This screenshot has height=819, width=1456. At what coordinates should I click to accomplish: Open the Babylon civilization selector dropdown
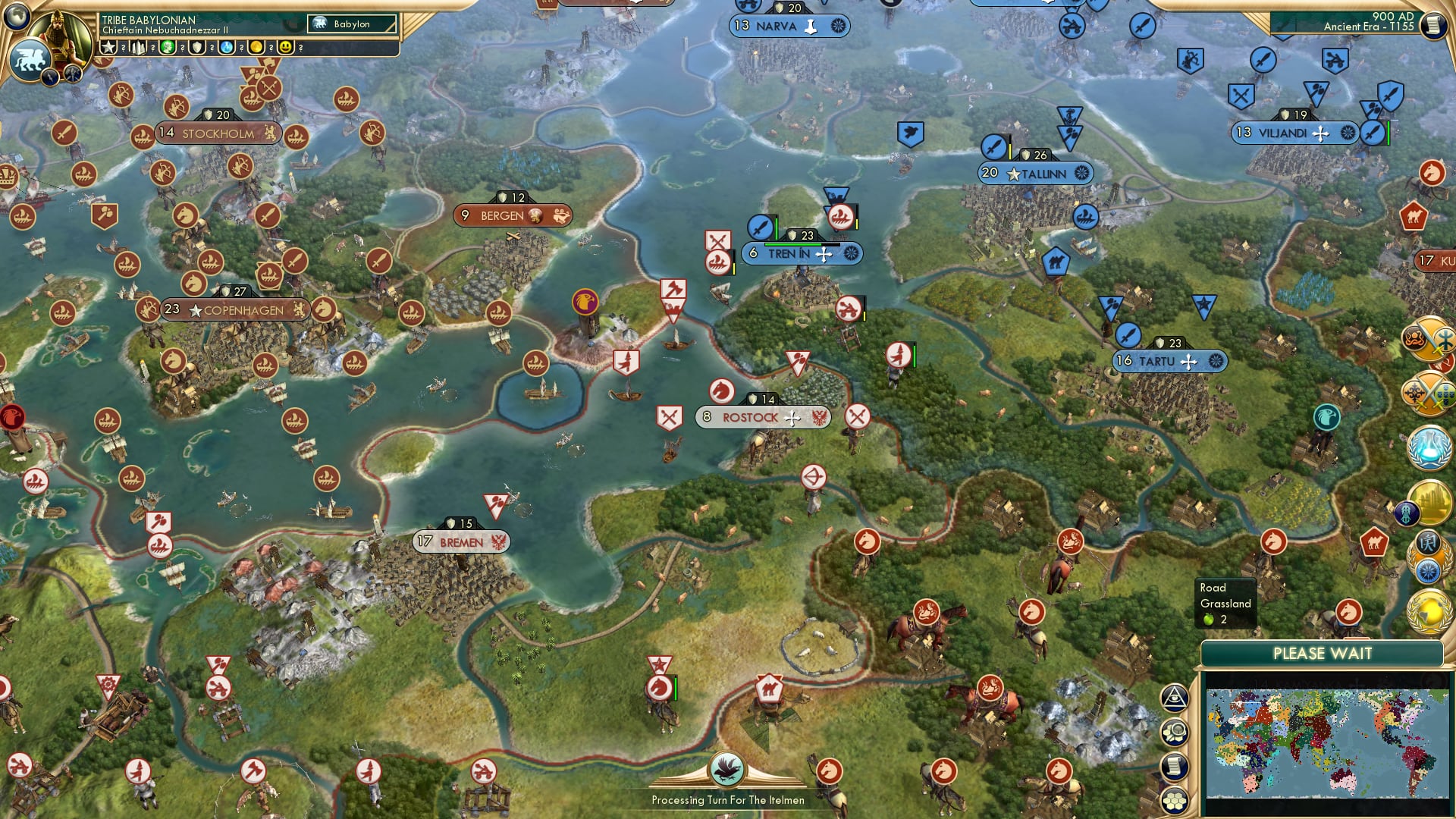coord(349,24)
